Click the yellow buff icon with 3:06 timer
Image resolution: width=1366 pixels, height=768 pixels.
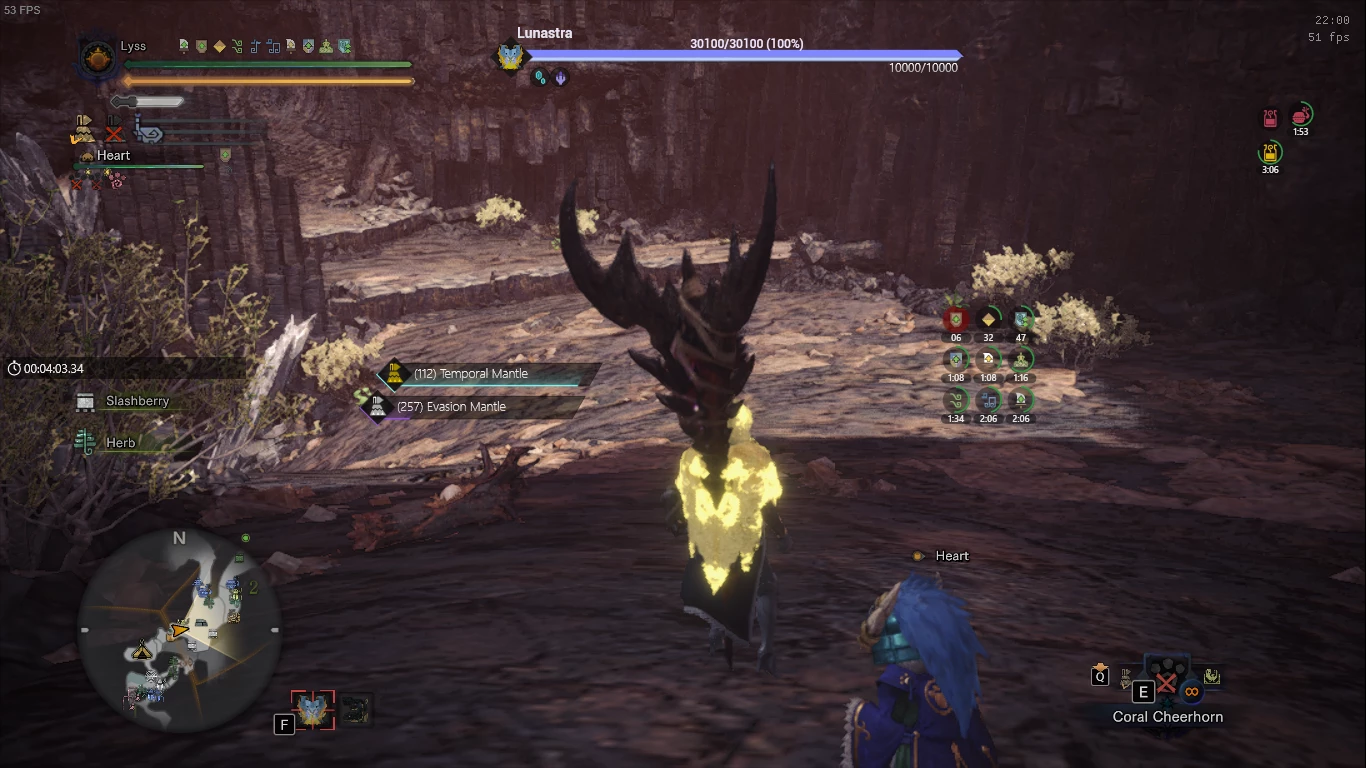click(x=1269, y=153)
